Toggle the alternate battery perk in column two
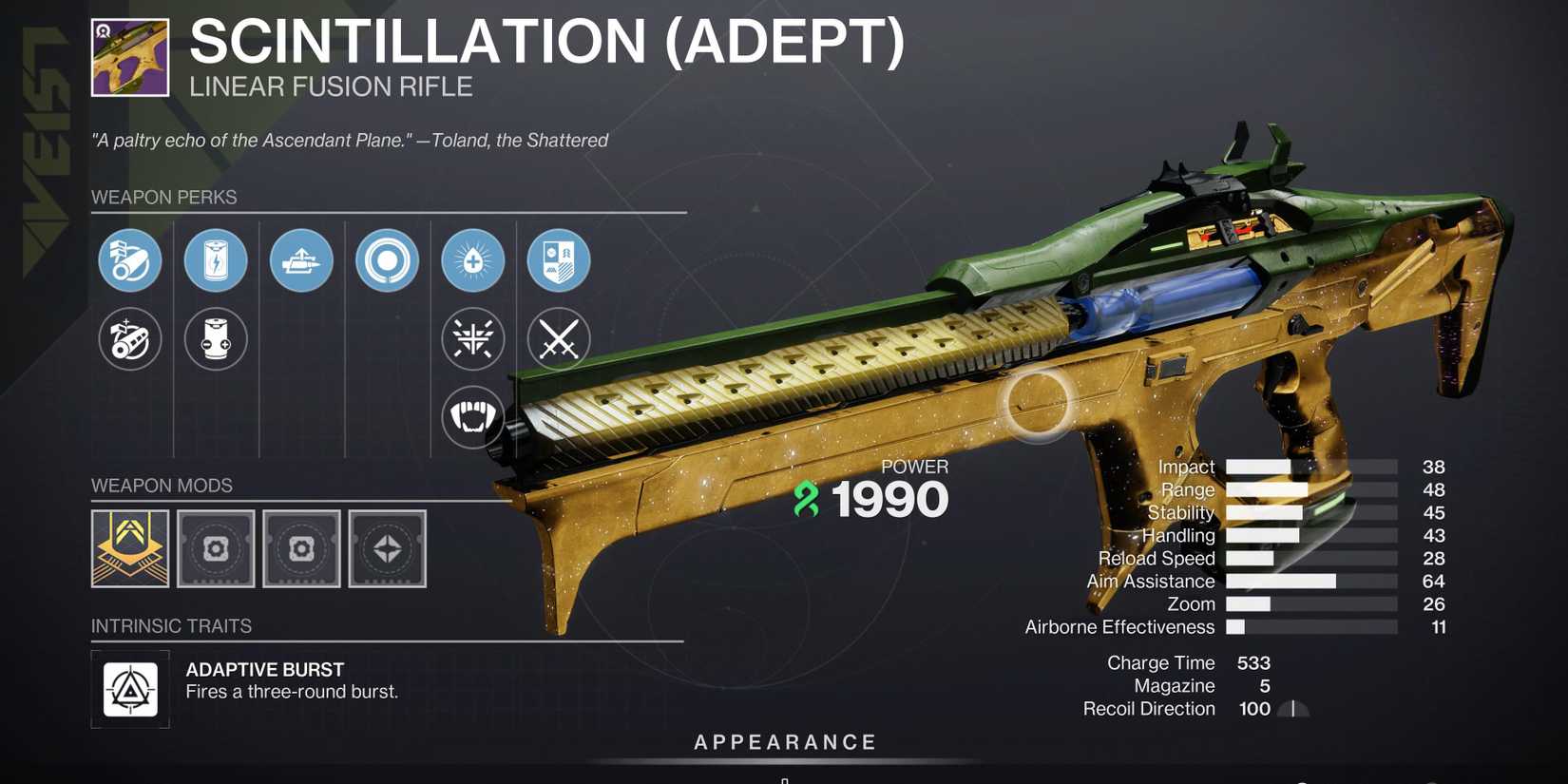Screen dimensions: 1568x784 point(216,339)
